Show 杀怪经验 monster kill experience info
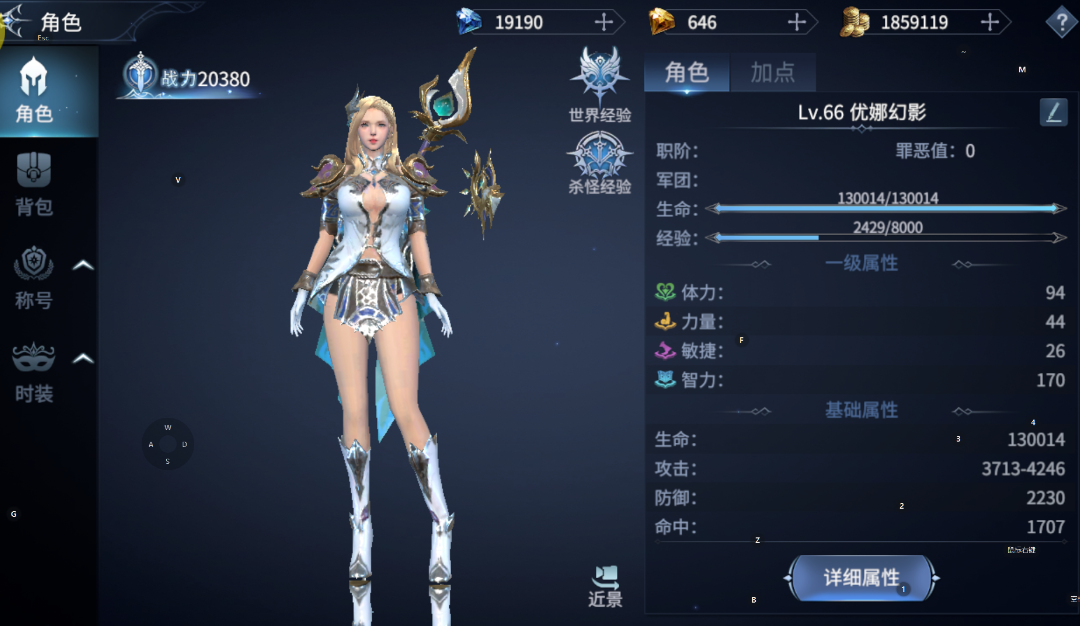The width and height of the screenshot is (1080, 626). pyautogui.click(x=600, y=163)
